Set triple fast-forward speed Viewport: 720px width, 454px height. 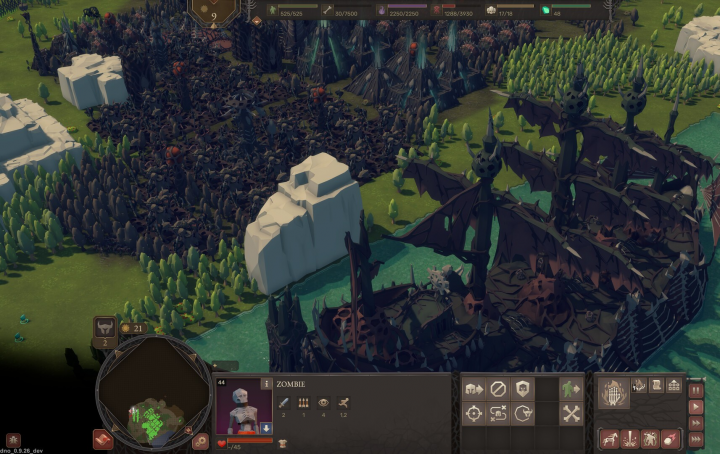(696, 441)
